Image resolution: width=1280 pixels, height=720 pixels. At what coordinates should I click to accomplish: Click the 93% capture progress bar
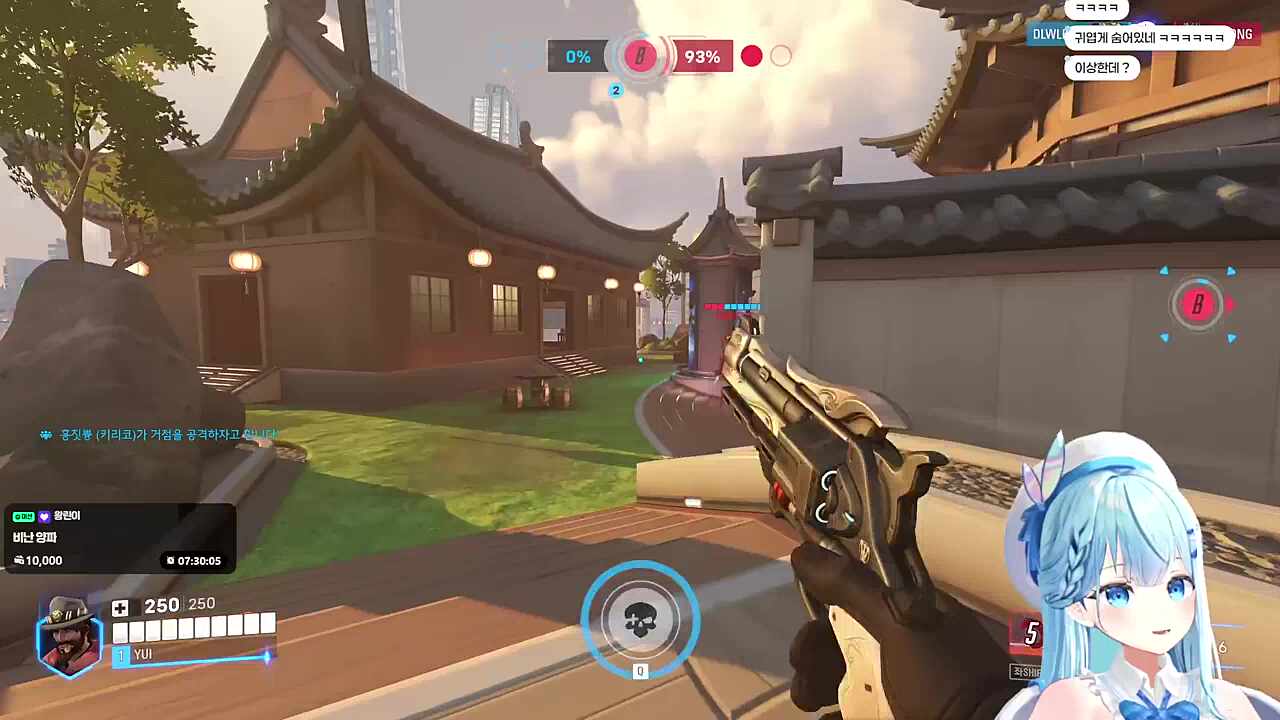(702, 57)
